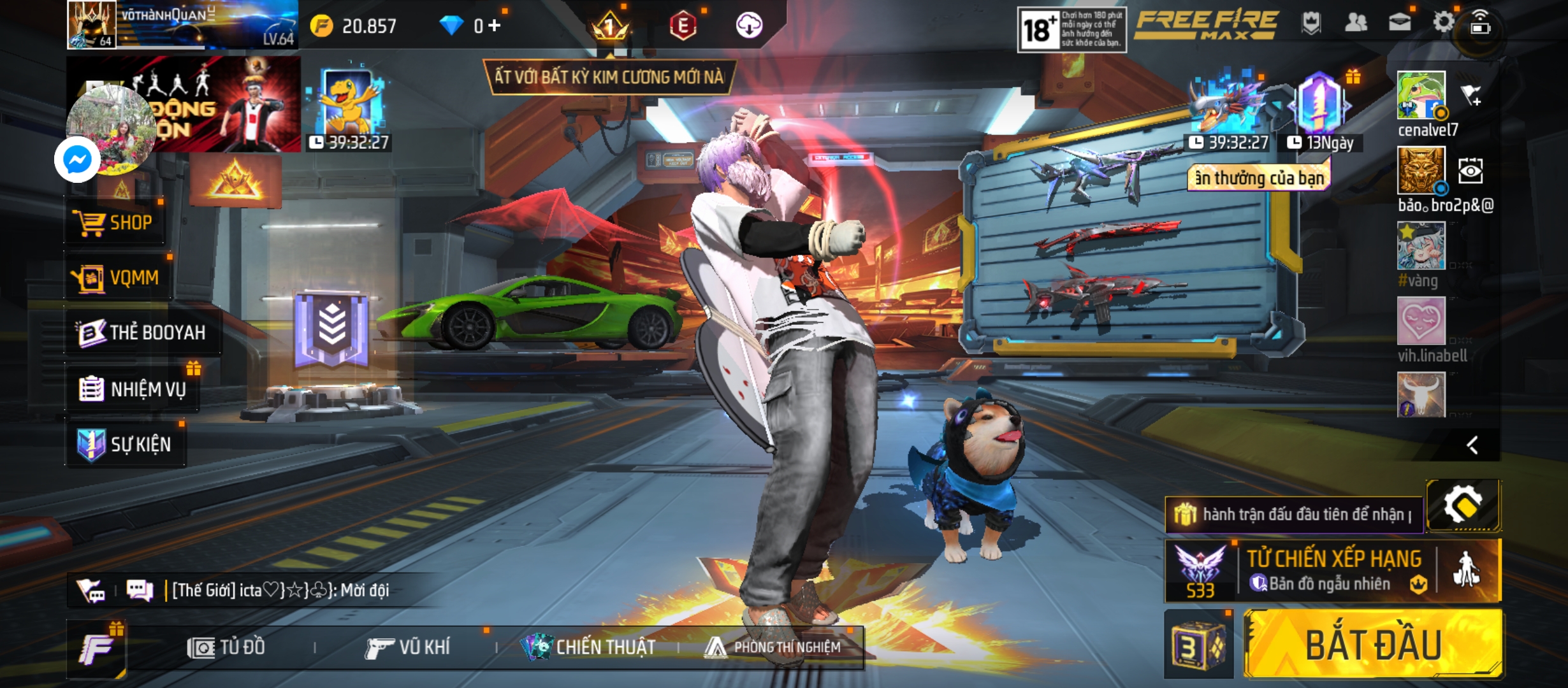
Task: Open the gear settings icon
Action: (1443, 23)
